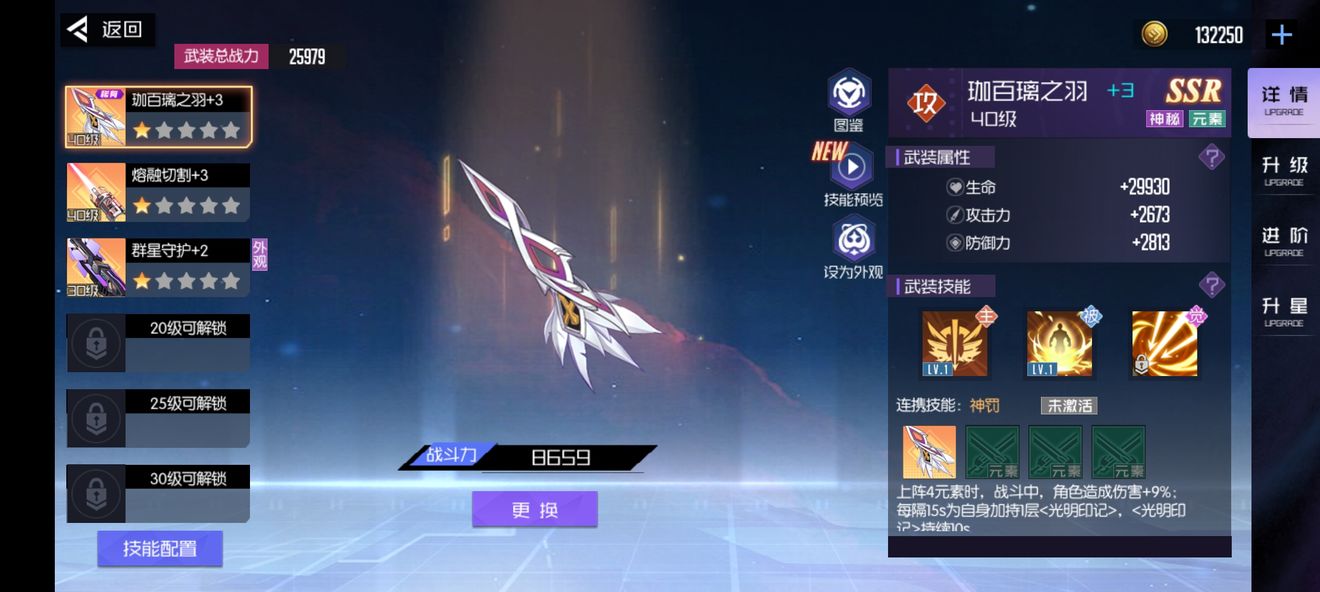Image resolution: width=1320 pixels, height=592 pixels.
Task: Choose the 群星守护+2 weapon slot
Action: pyautogui.click(x=158, y=267)
